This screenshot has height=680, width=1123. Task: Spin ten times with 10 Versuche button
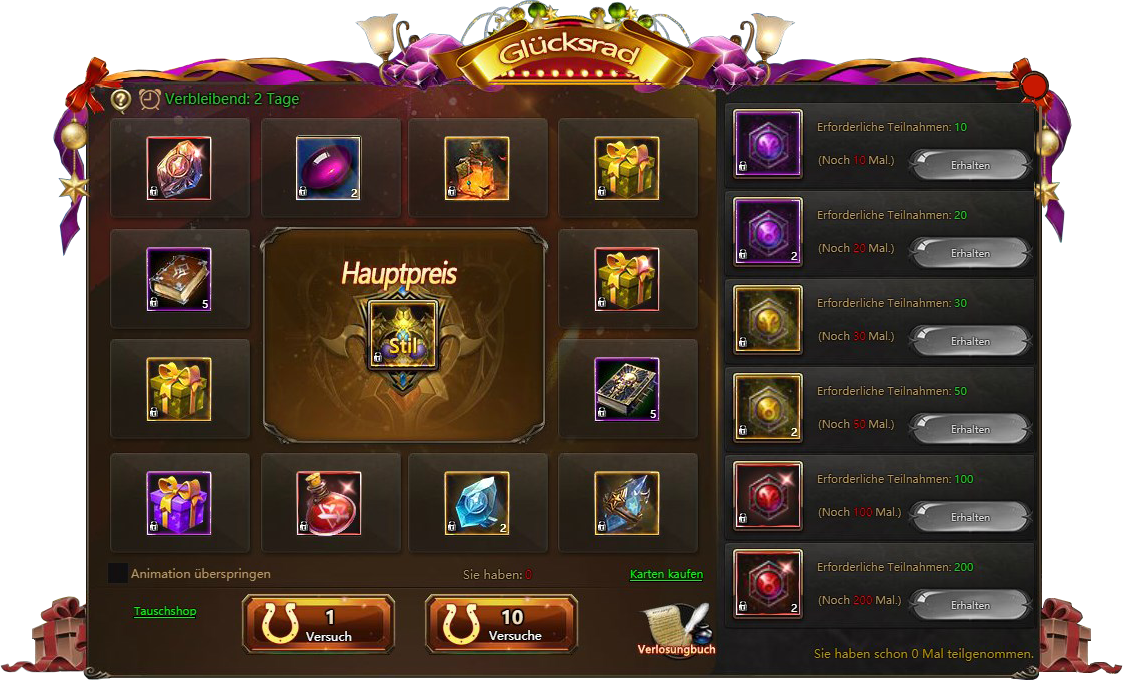pyautogui.click(x=501, y=623)
